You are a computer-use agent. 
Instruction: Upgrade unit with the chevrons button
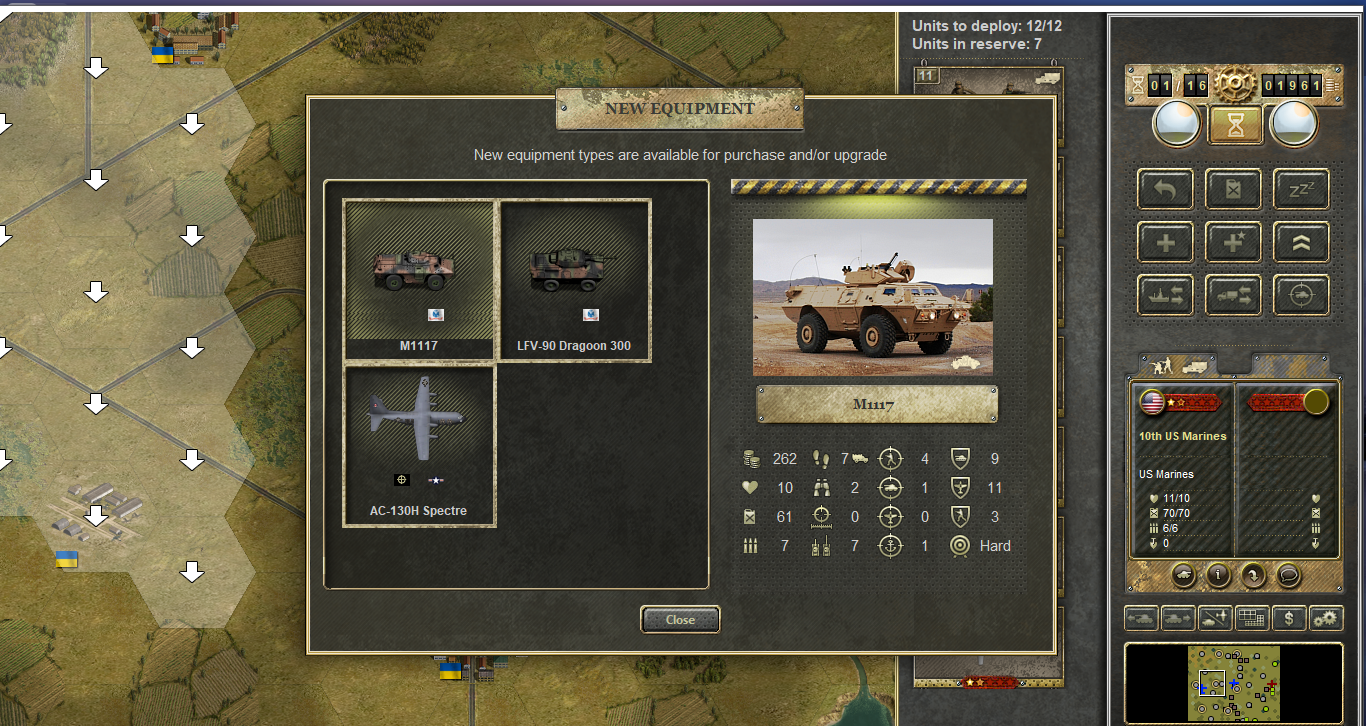1301,242
